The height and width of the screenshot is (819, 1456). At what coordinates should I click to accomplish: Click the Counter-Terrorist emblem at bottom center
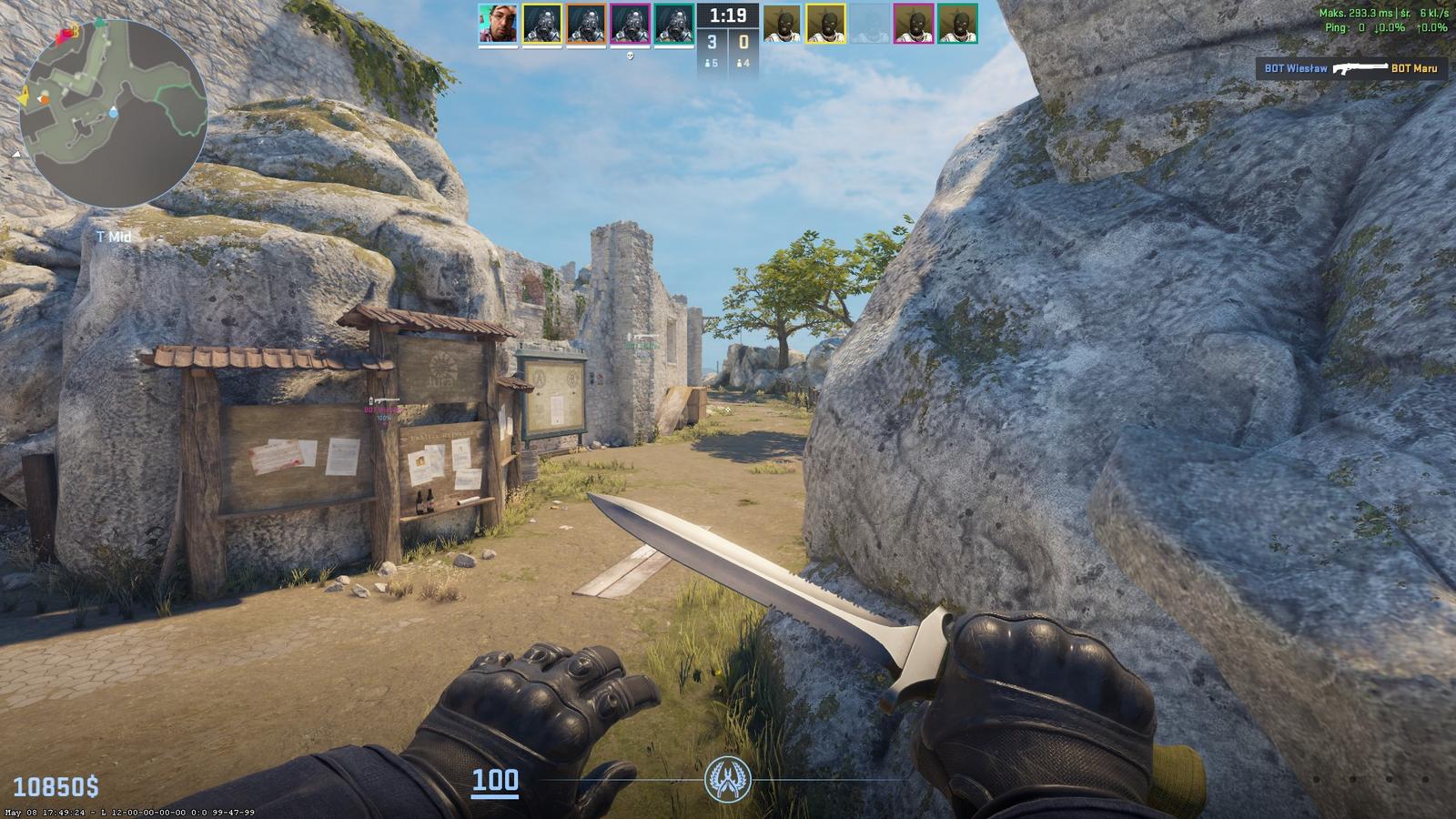point(727,780)
